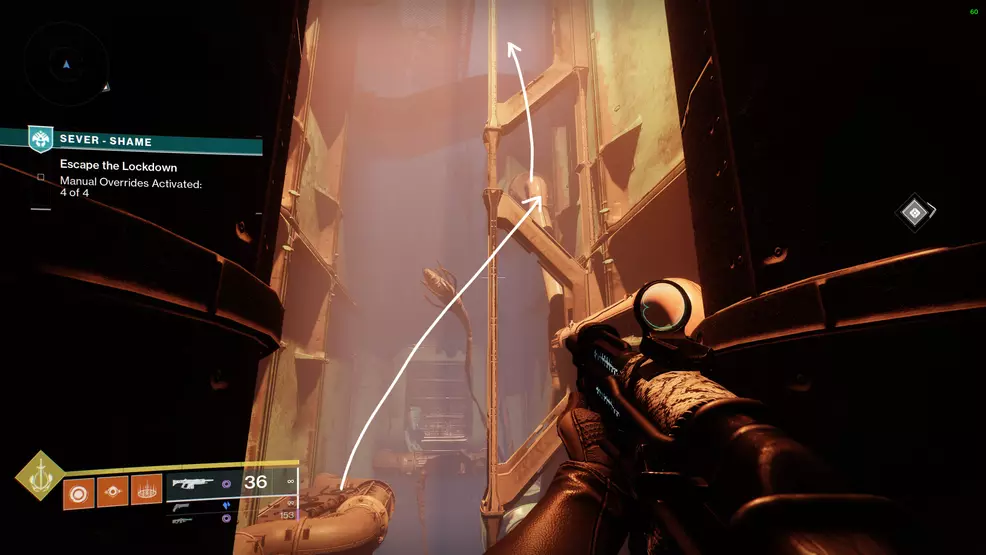Click the Escape the Lockdown objective
Viewport: 986px width, 555px height.
[x=118, y=166]
